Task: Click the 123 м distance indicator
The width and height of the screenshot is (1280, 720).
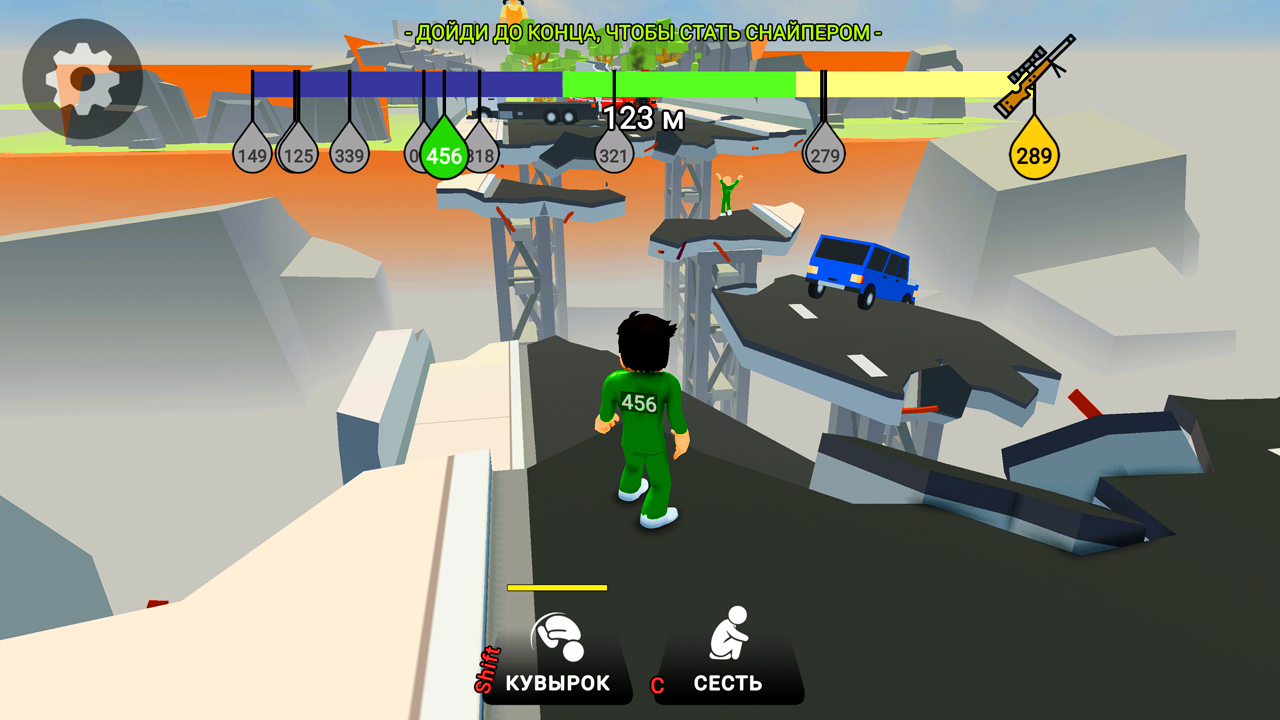Action: [644, 117]
